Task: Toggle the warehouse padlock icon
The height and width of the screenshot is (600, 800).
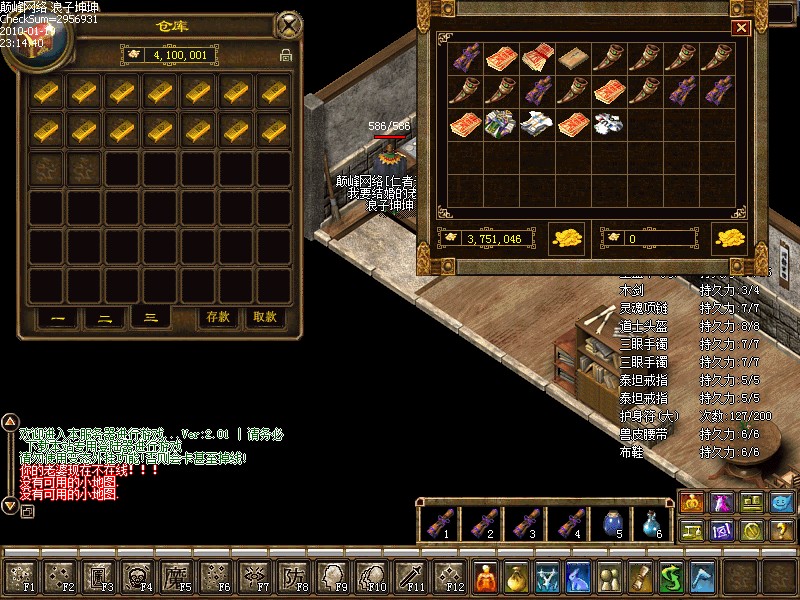Action: coord(286,55)
